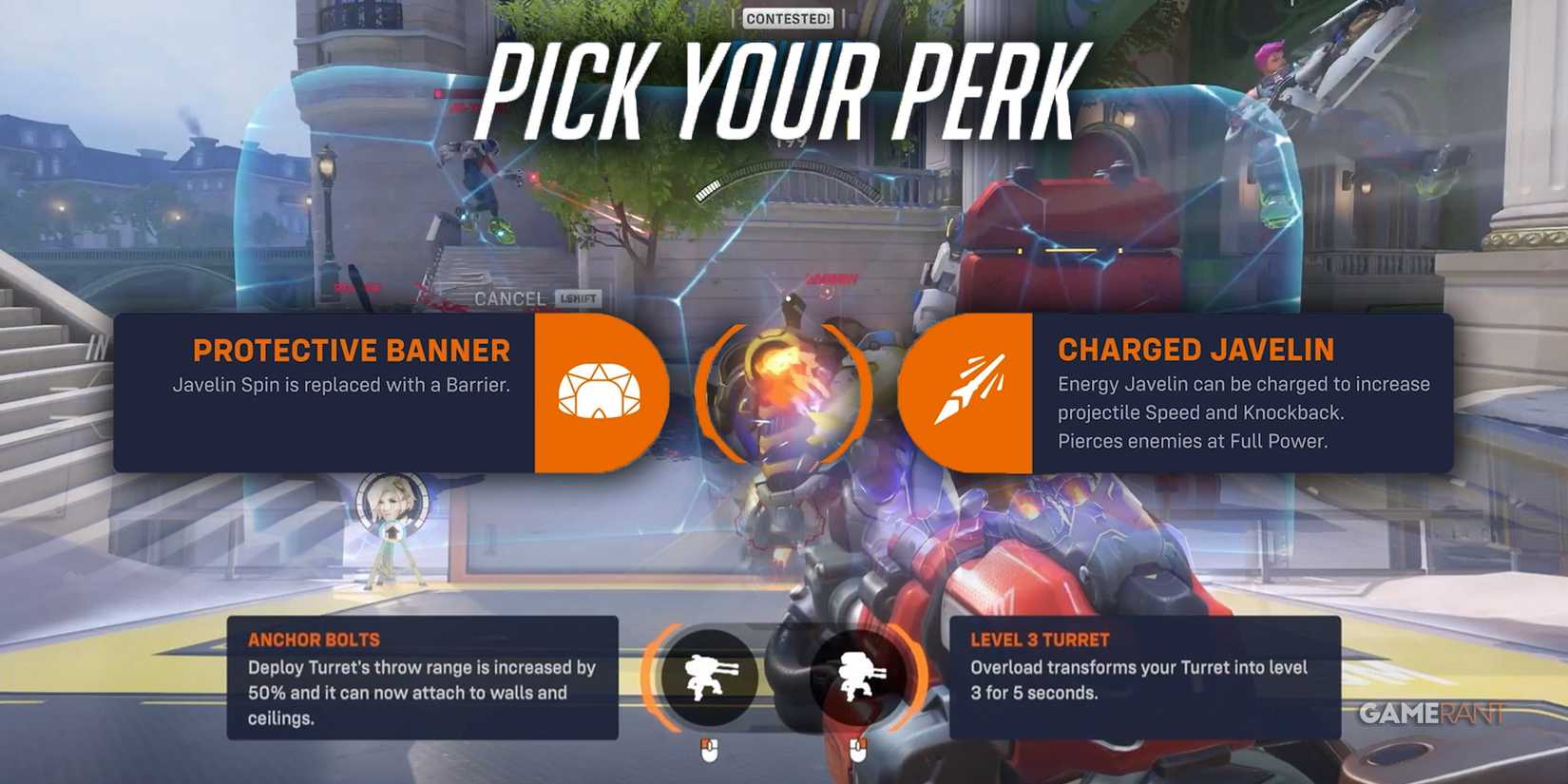Click the CONTESTED! status banner
This screenshot has height=784, width=1568.
pos(786,17)
